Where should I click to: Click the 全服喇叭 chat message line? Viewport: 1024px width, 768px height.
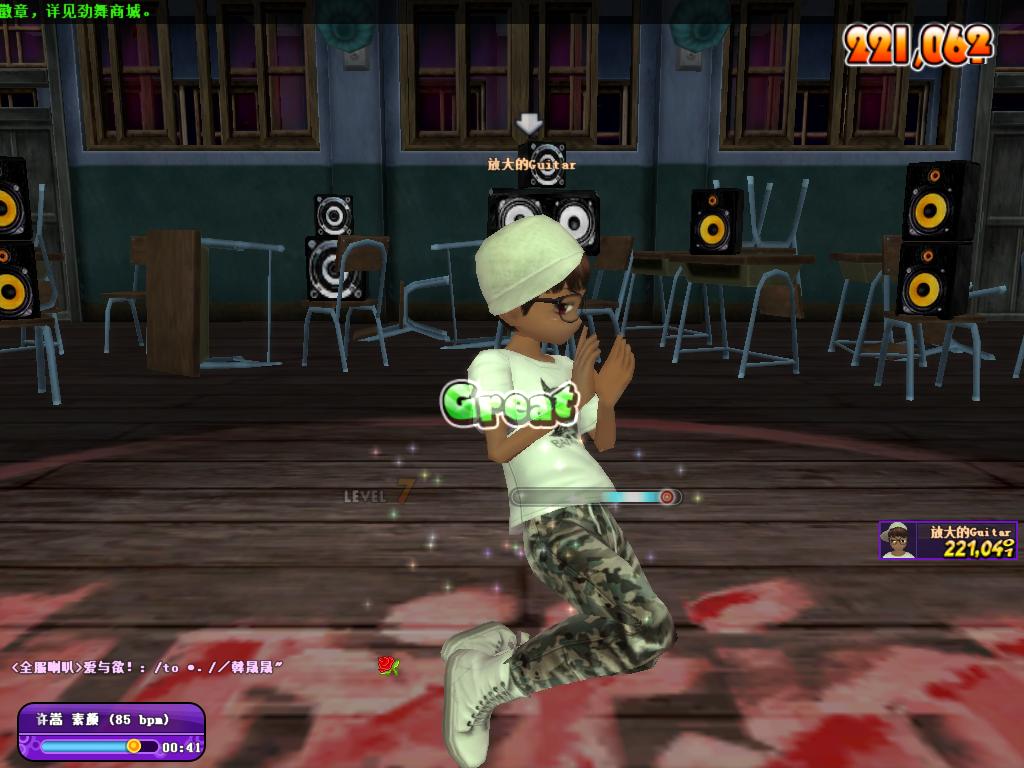[148, 666]
